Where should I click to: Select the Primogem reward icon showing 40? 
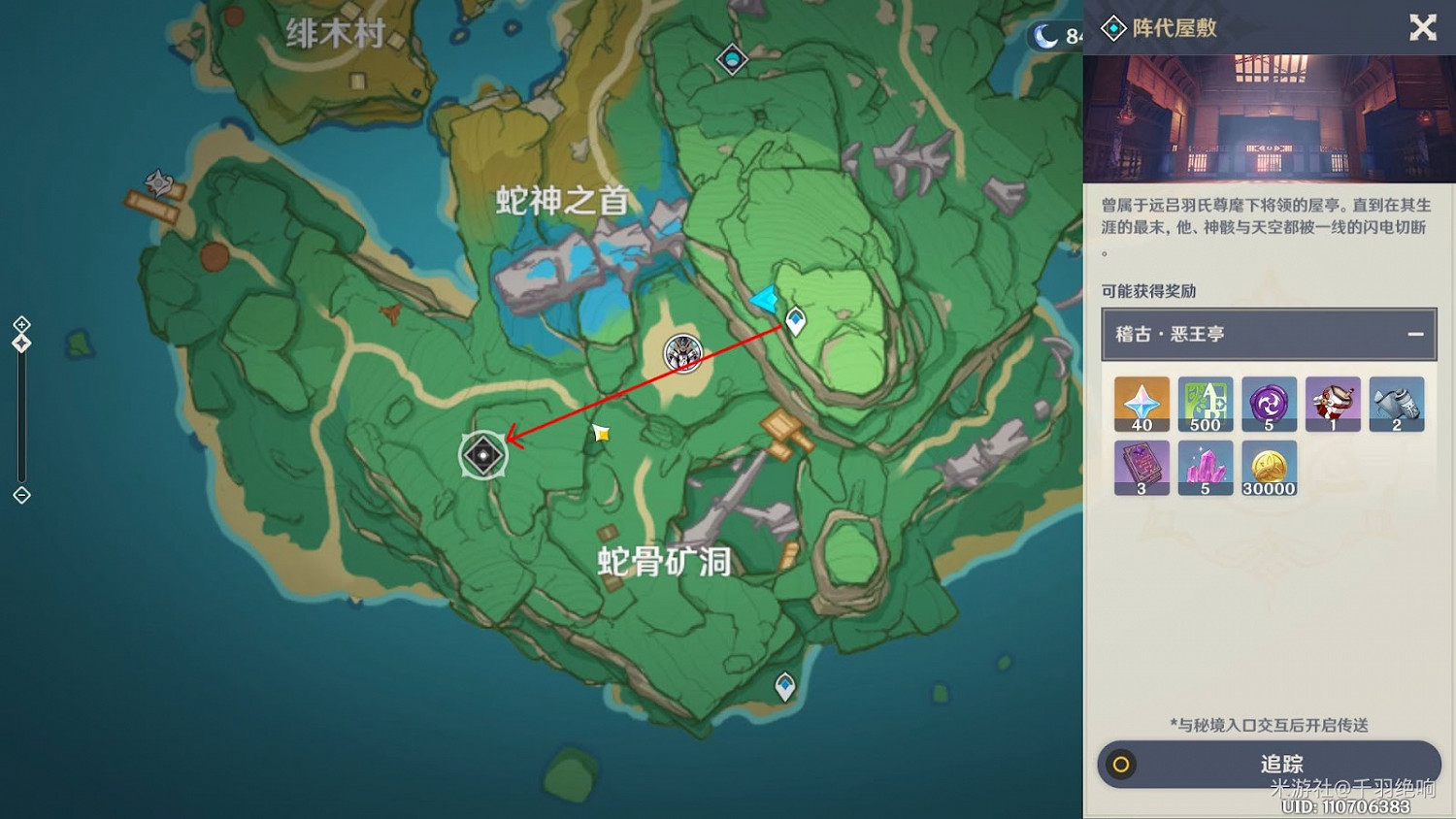point(1142,405)
